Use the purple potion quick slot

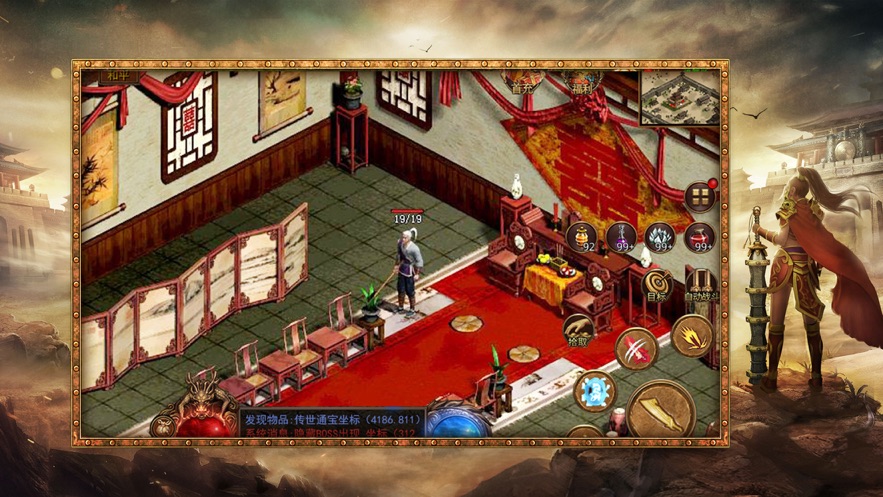coord(621,237)
